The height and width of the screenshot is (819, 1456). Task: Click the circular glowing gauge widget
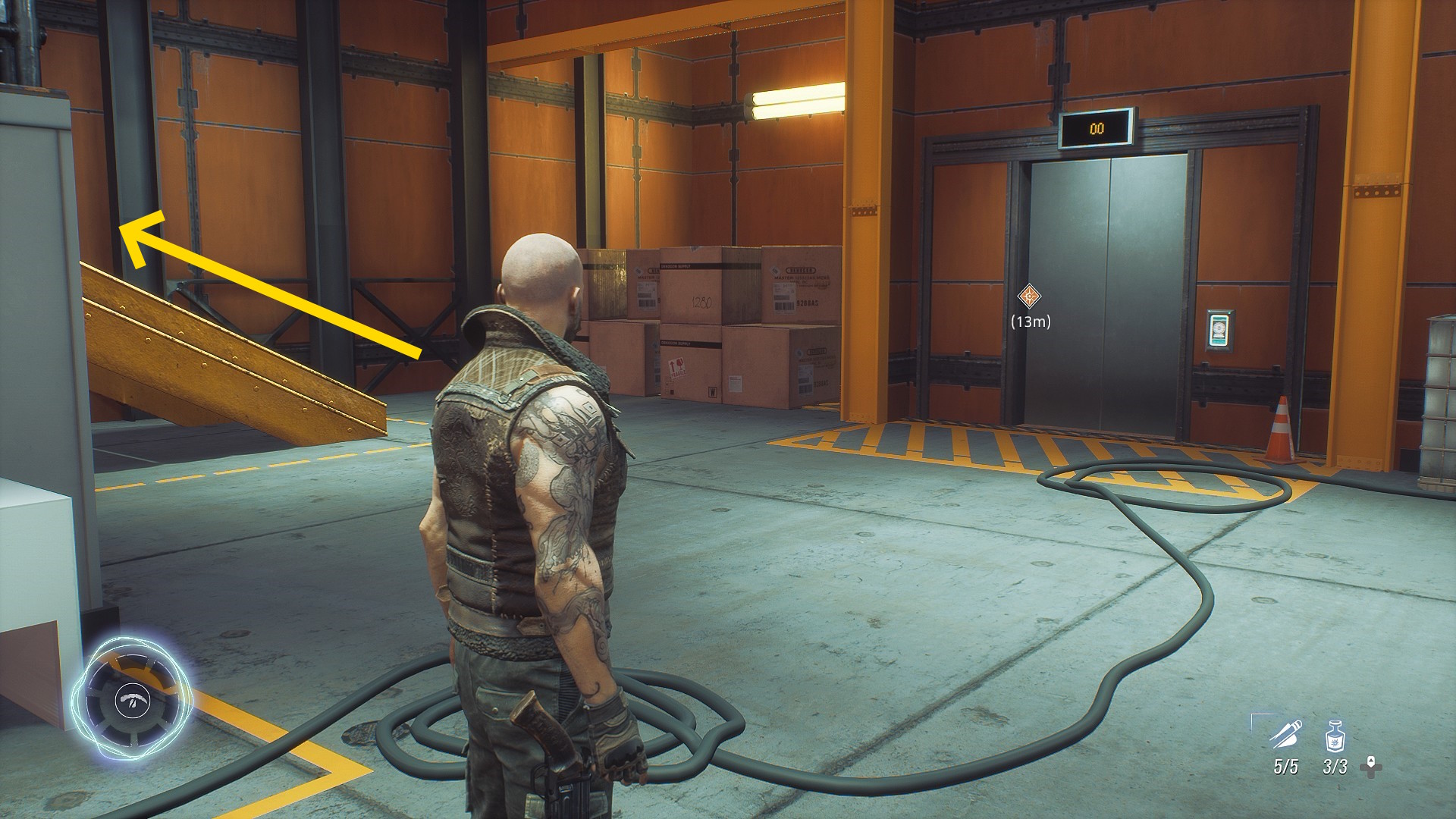point(132,699)
